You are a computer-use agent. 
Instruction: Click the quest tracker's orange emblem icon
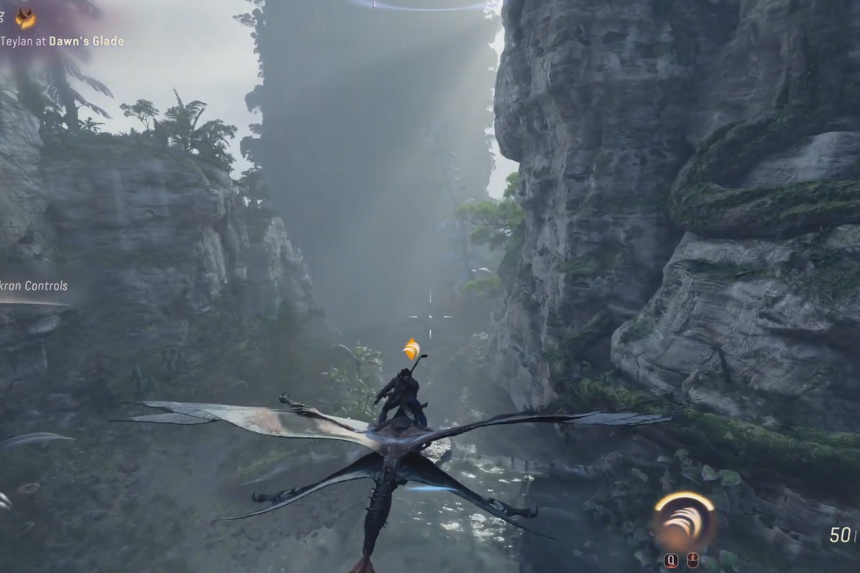(x=25, y=18)
